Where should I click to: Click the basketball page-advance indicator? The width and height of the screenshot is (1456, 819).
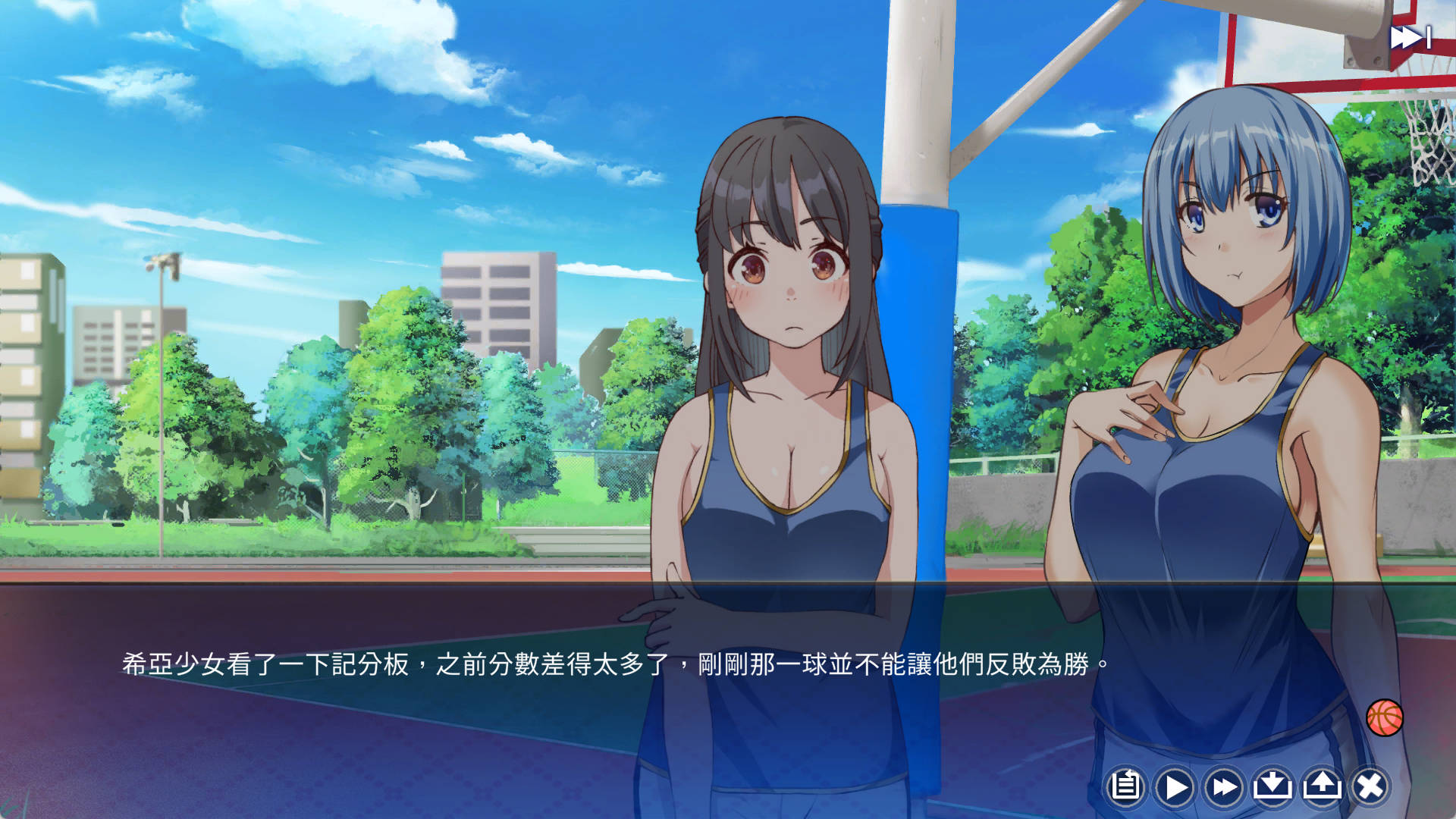(x=1386, y=716)
